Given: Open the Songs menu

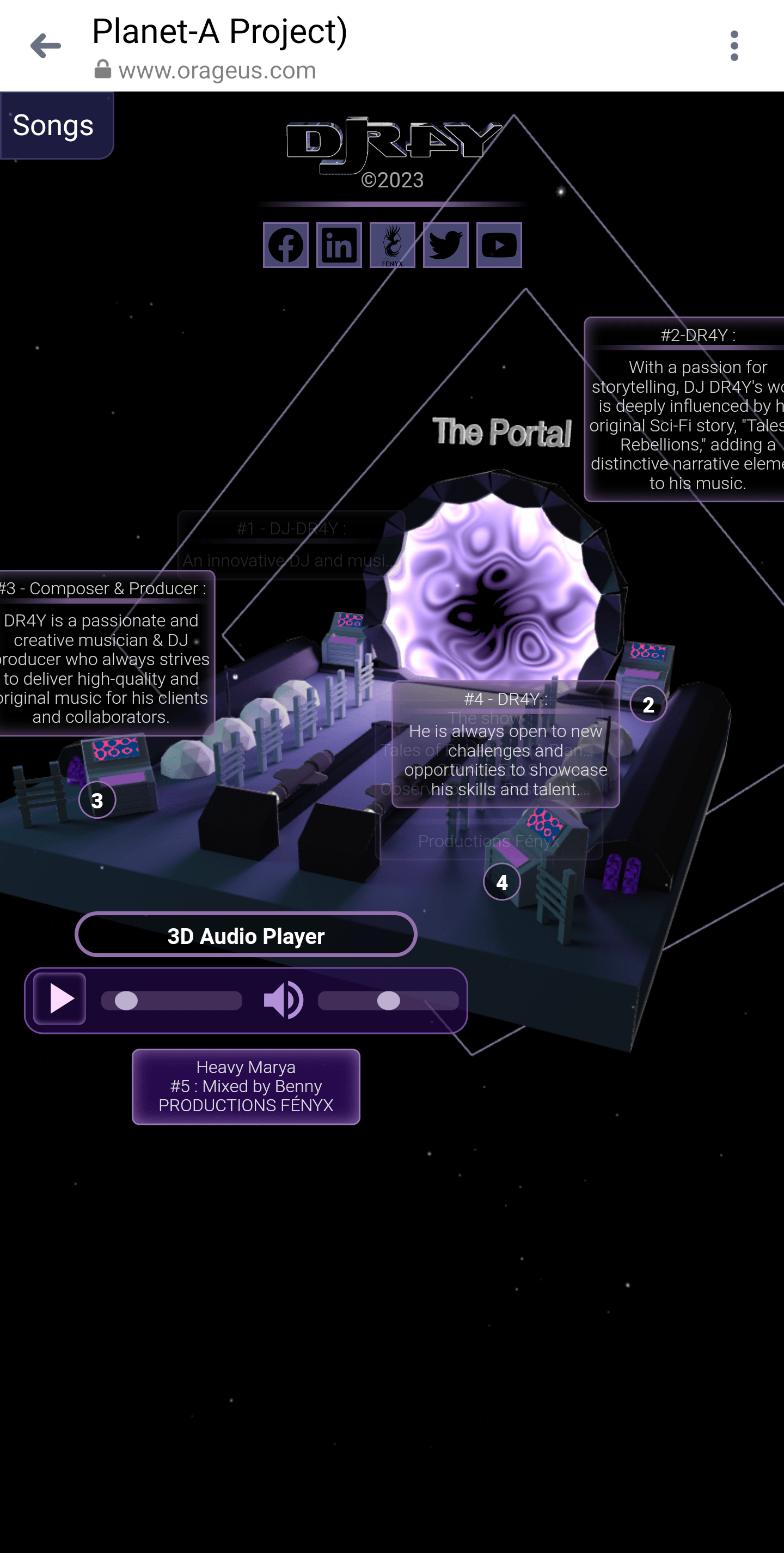Looking at the screenshot, I should [54, 125].
